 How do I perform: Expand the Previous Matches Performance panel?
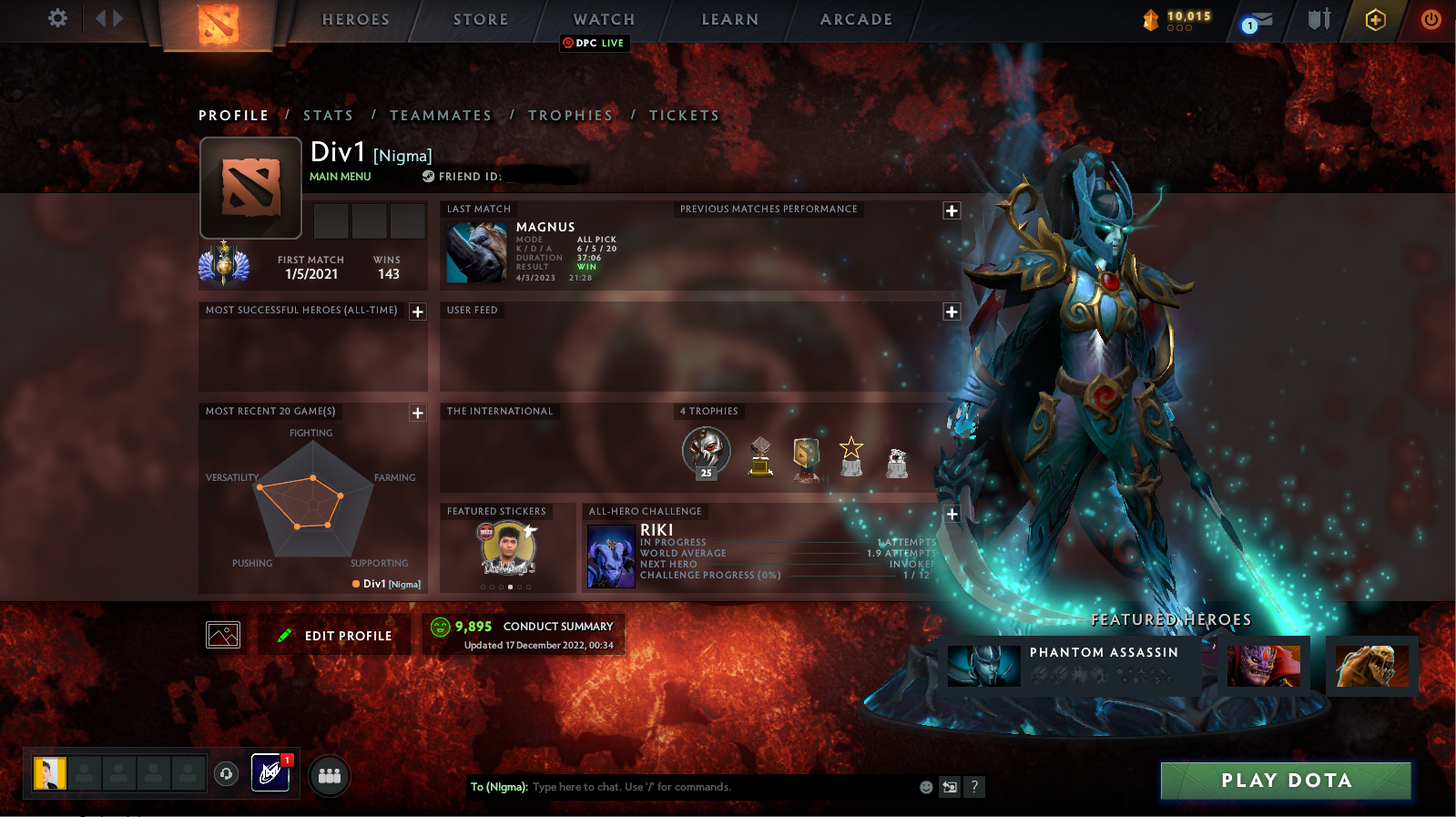952,210
